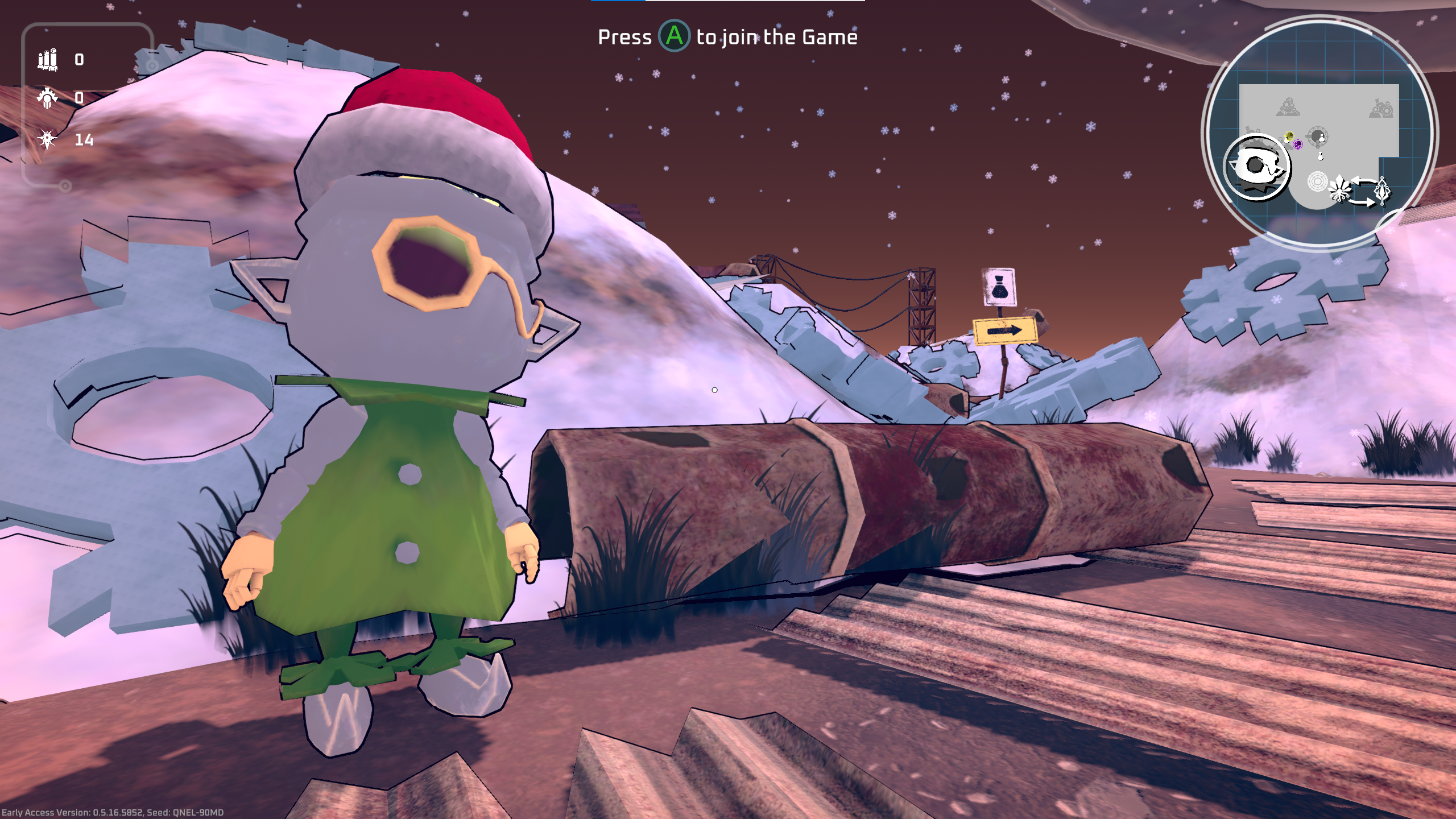
Task: Select the purple marker on the minimap
Action: 1298,144
